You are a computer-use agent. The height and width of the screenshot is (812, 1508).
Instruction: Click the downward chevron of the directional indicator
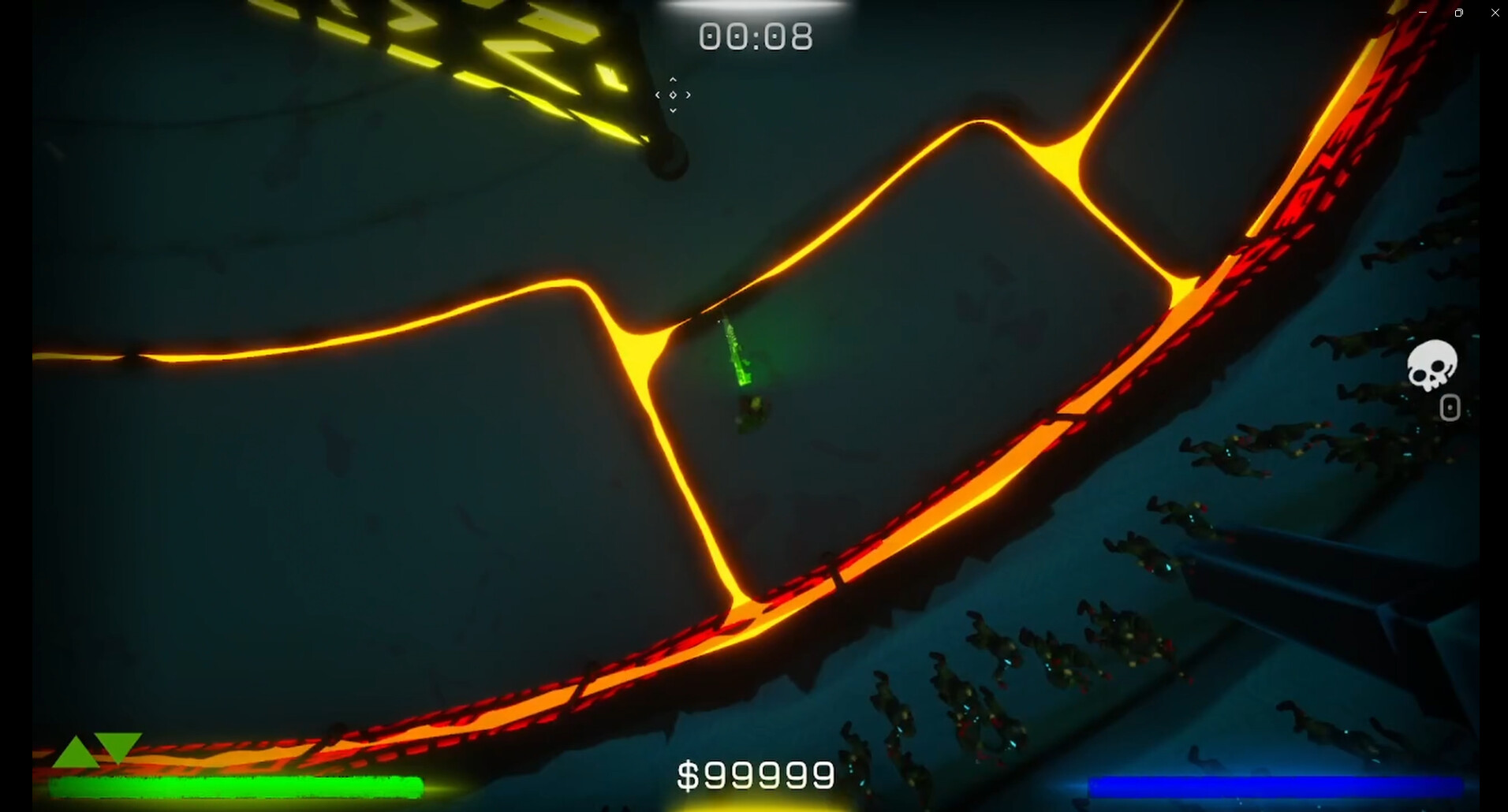click(672, 109)
